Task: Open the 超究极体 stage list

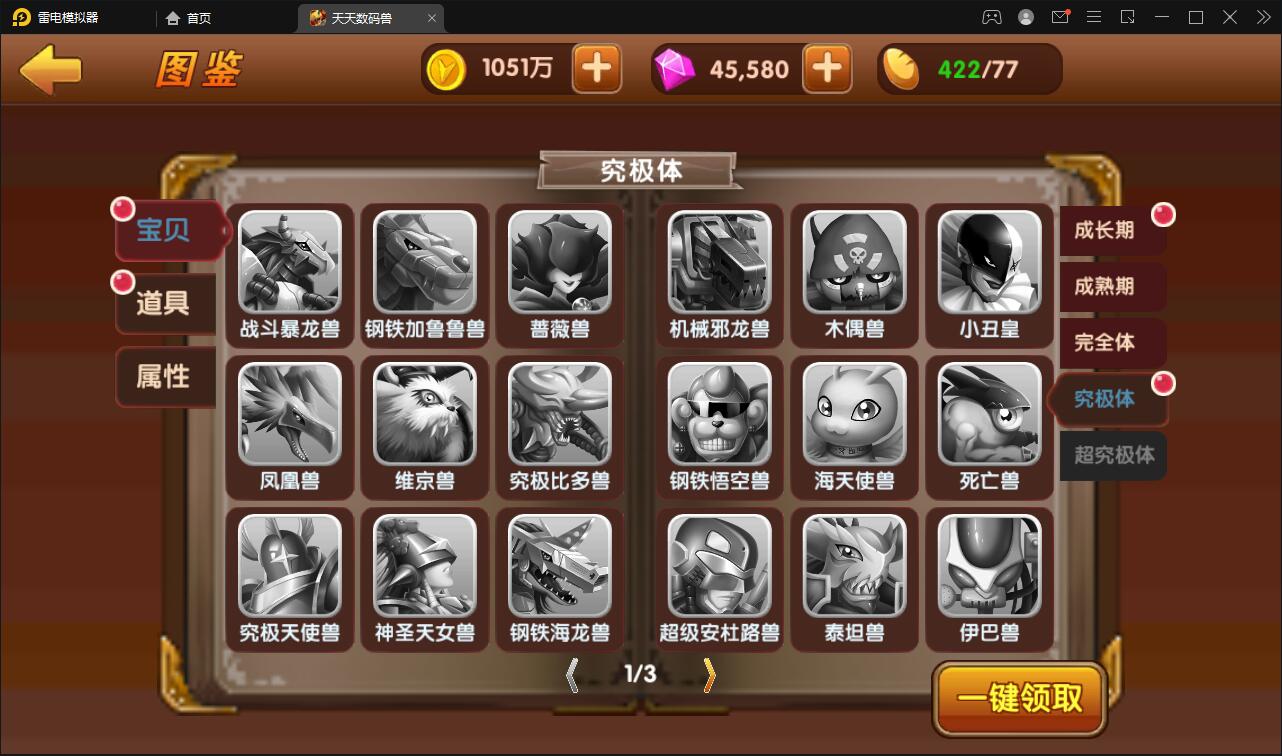Action: [1111, 456]
